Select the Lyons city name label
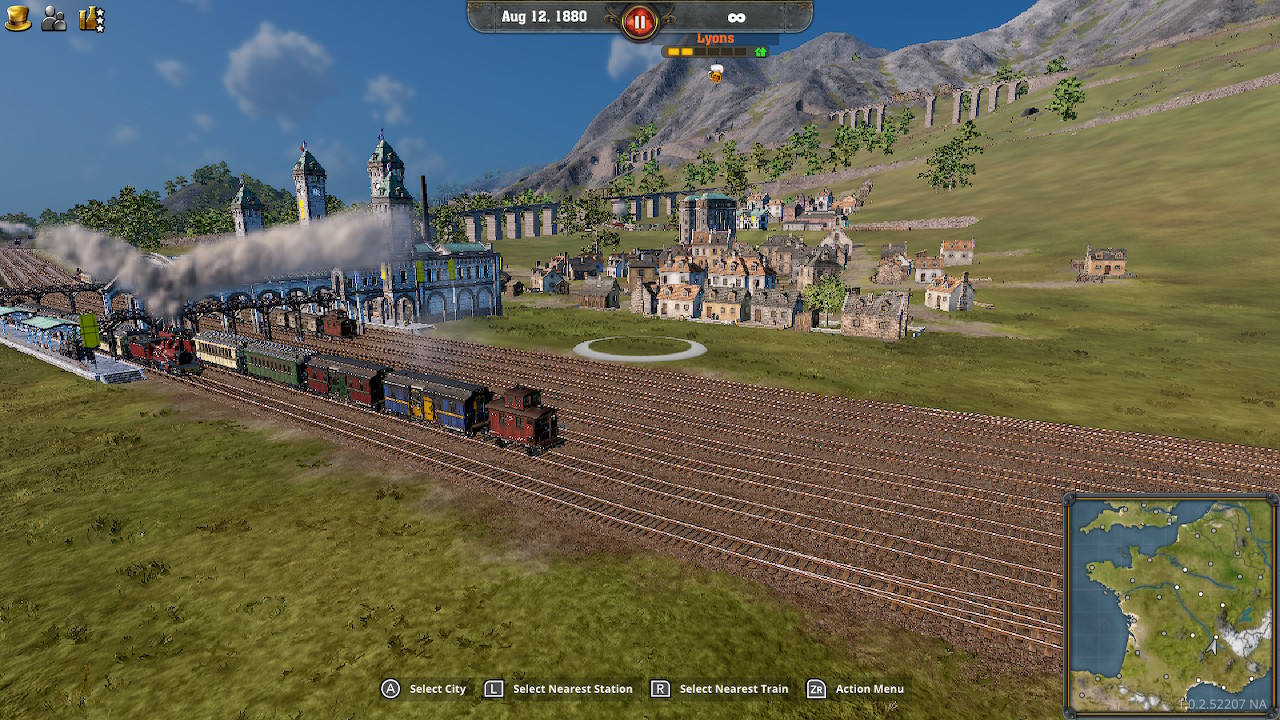The height and width of the screenshot is (720, 1280). 716,36
